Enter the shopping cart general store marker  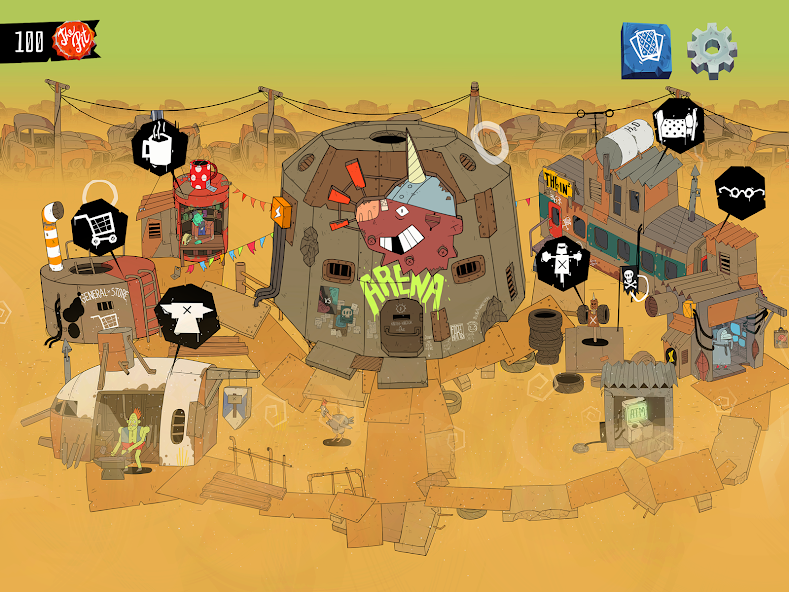pyautogui.click(x=98, y=228)
